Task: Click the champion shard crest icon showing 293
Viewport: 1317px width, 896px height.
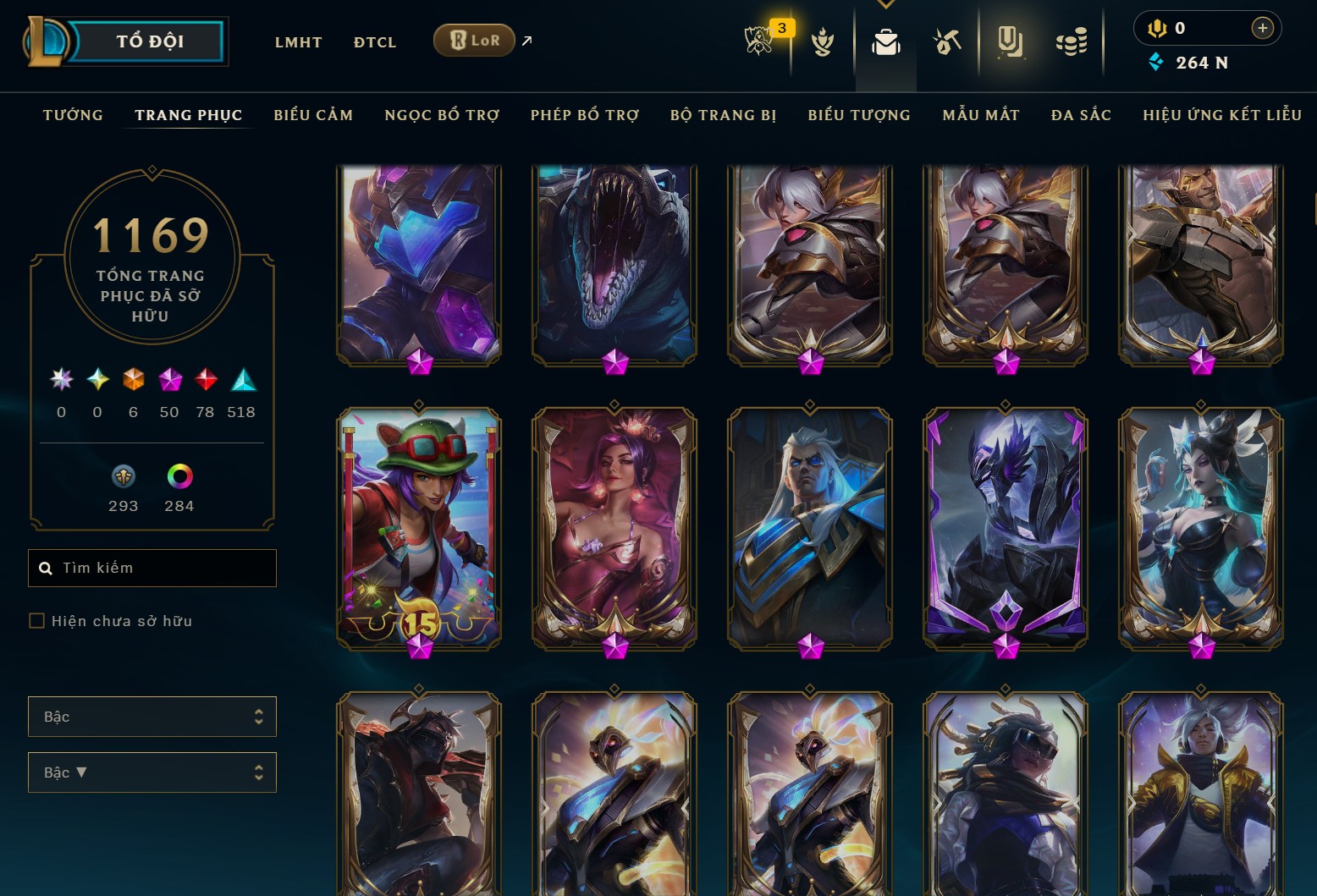Action: pyautogui.click(x=122, y=478)
